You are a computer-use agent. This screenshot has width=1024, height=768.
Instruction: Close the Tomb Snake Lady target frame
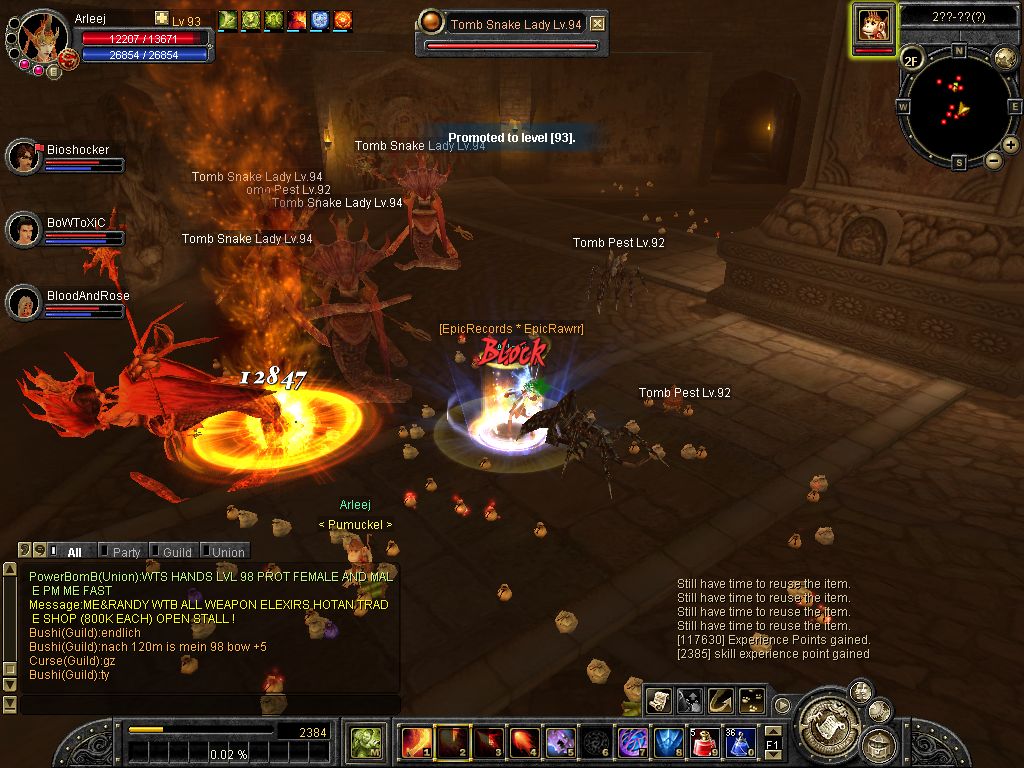click(597, 24)
